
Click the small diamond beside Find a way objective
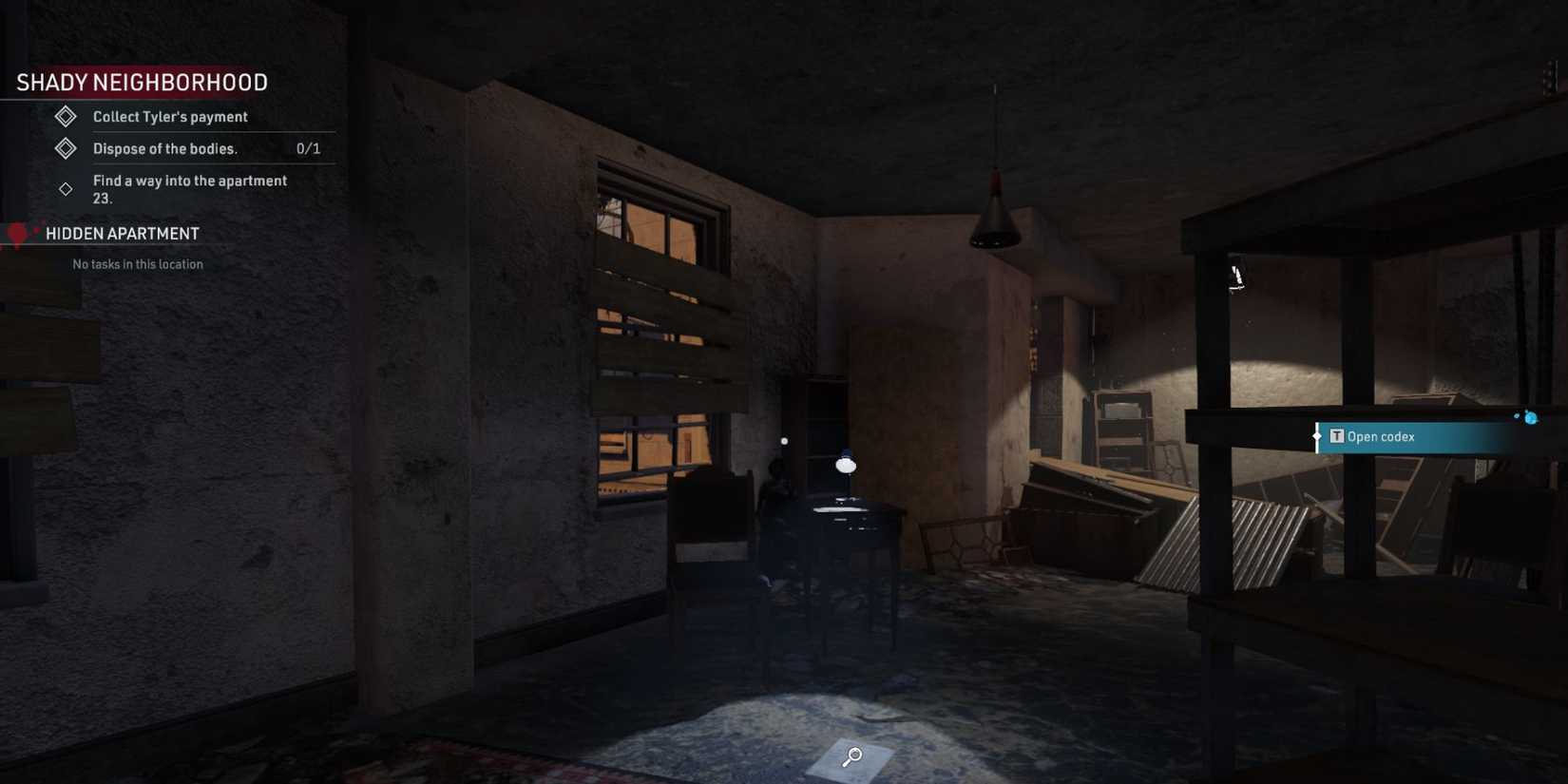click(65, 188)
